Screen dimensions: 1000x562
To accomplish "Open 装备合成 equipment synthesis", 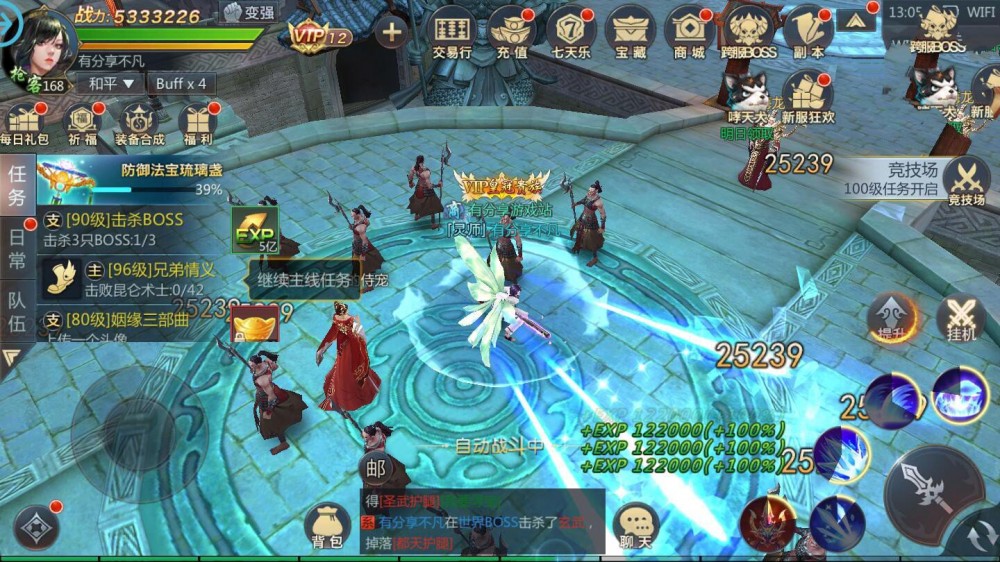I will point(139,124).
